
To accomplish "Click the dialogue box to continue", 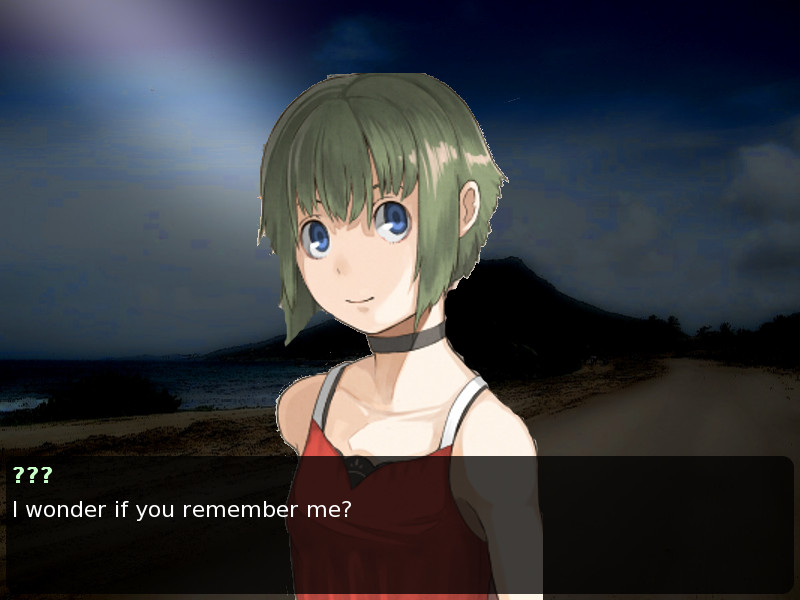I will click(x=400, y=525).
